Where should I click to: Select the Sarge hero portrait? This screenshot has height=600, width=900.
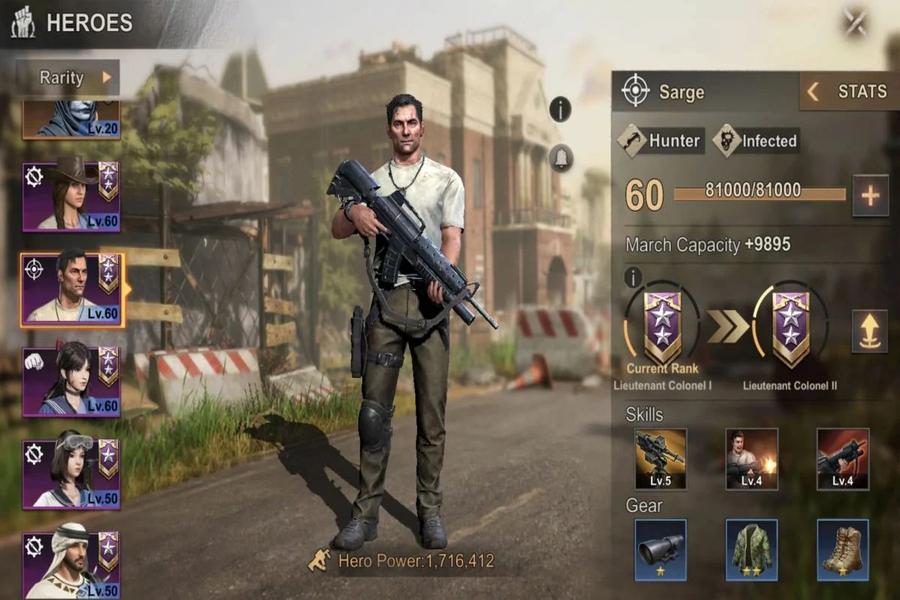(x=70, y=287)
